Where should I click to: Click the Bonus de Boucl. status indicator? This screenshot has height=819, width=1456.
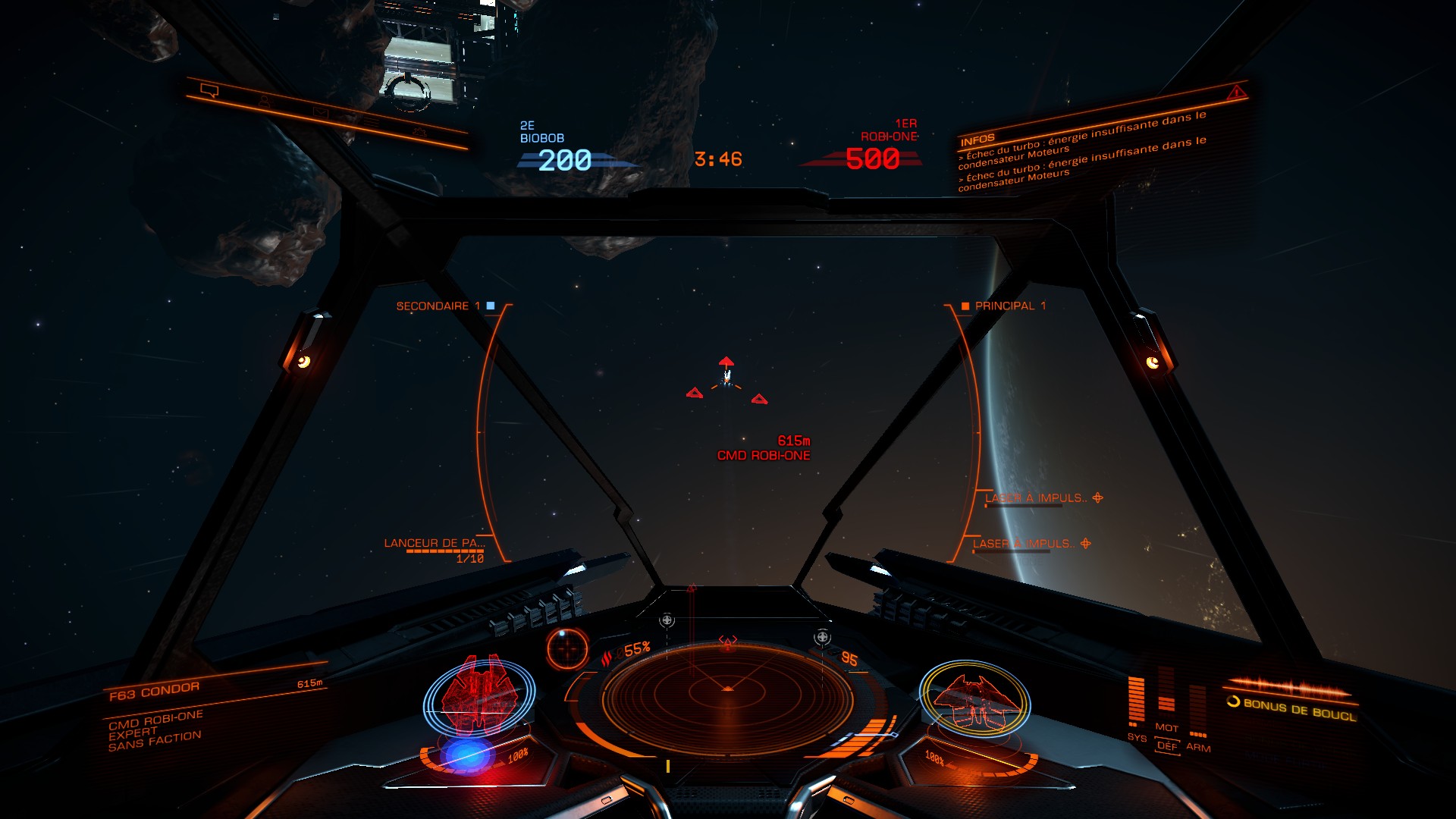1291,707
